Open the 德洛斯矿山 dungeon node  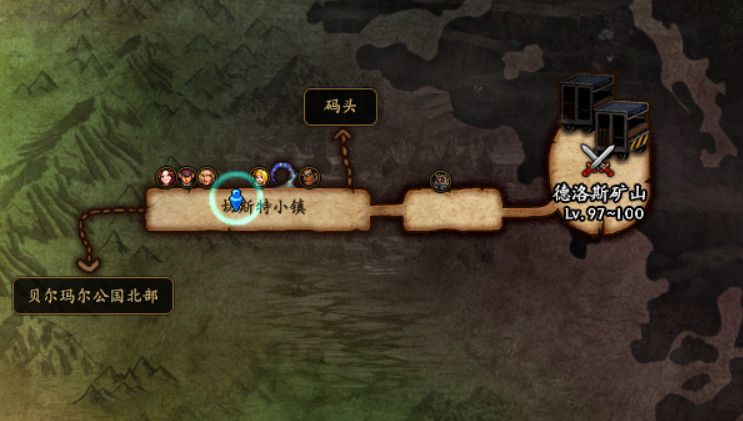pyautogui.click(x=600, y=160)
